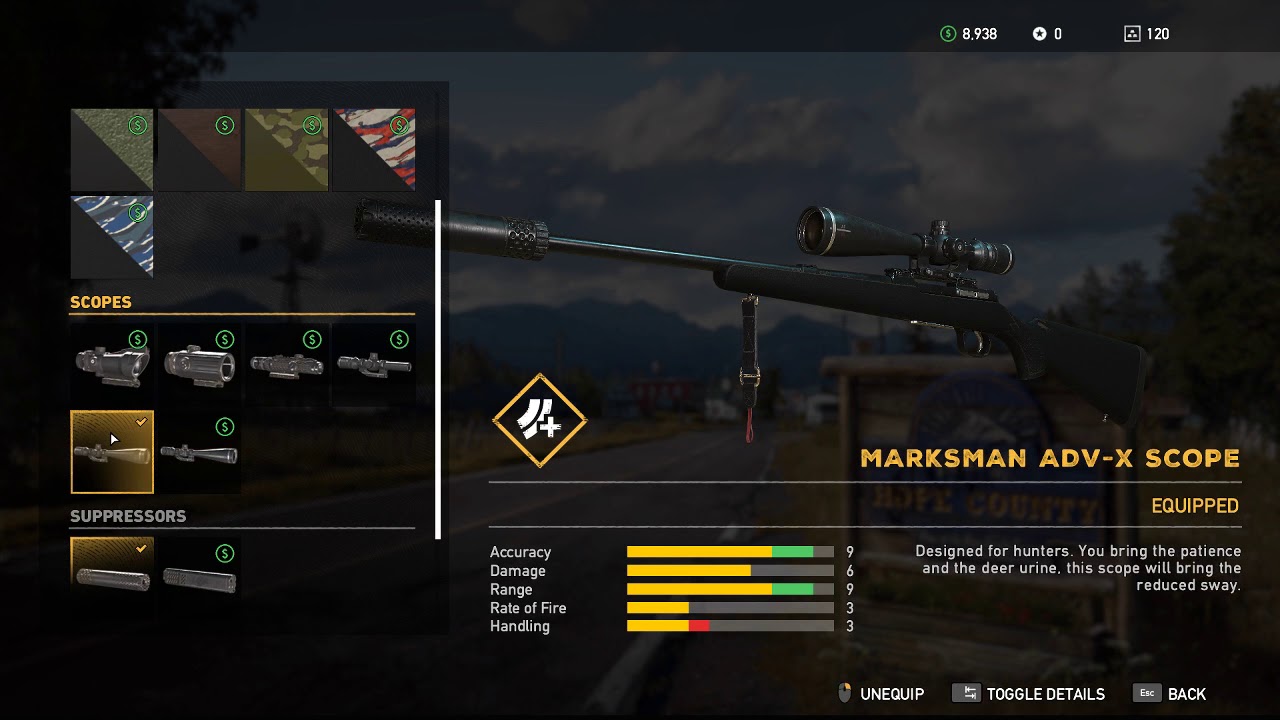Choose the dark brown weapon skin

[199, 149]
